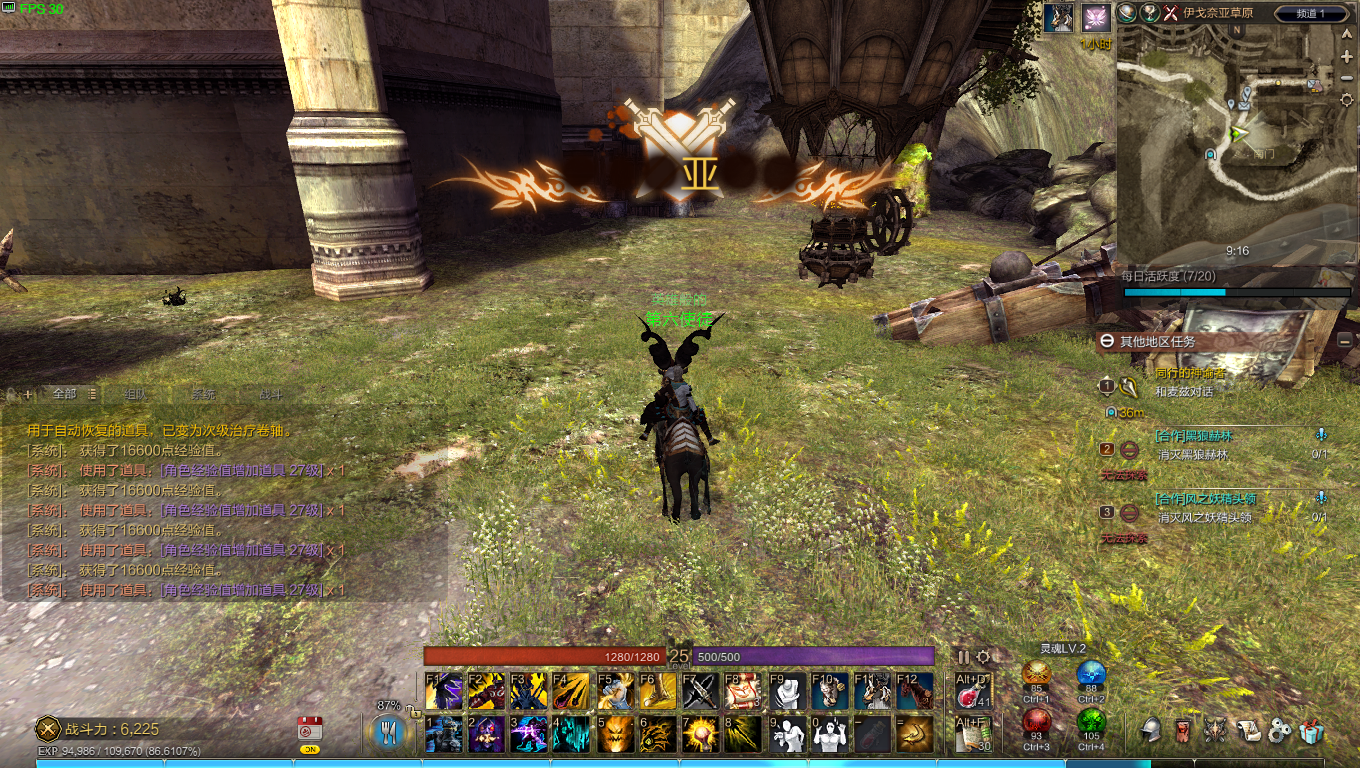1360x768 pixels.
Task: Collapse the 其他地区任务 quest tracker
Action: point(1107,341)
